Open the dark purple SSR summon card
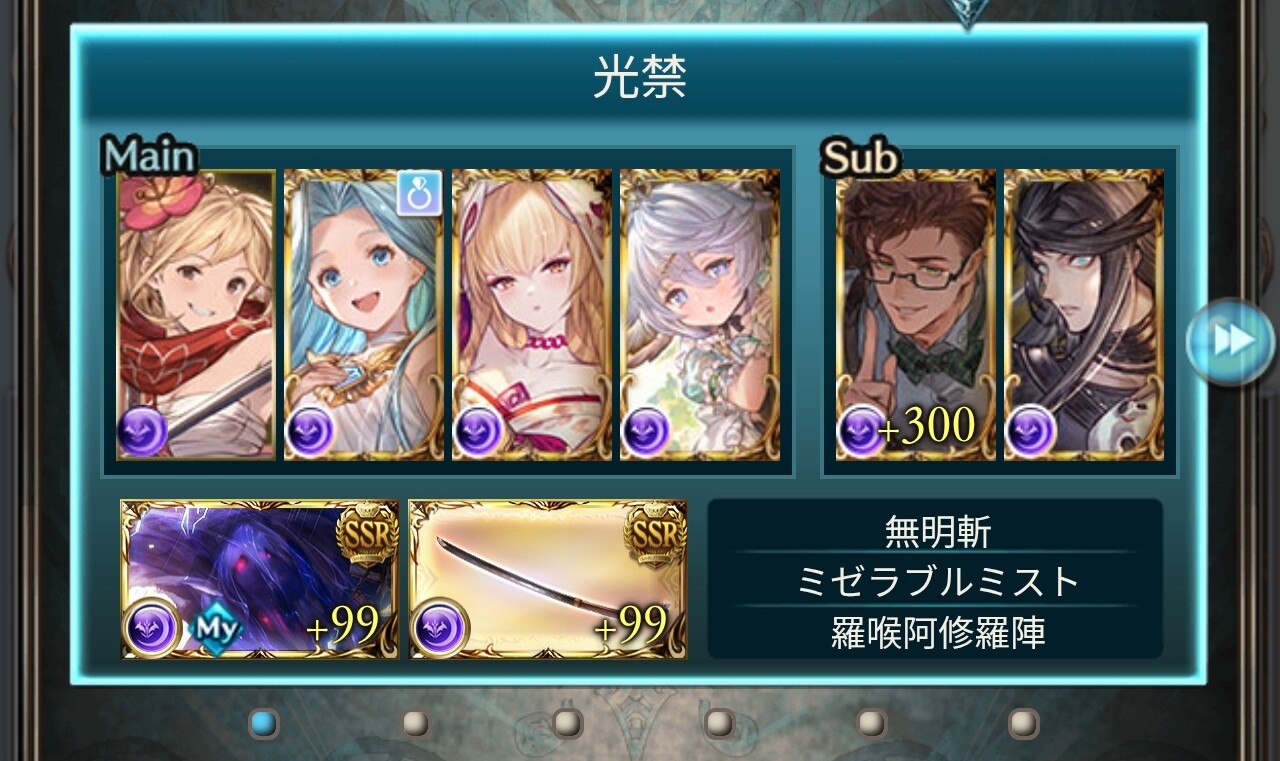The width and height of the screenshot is (1280, 761). [x=260, y=580]
